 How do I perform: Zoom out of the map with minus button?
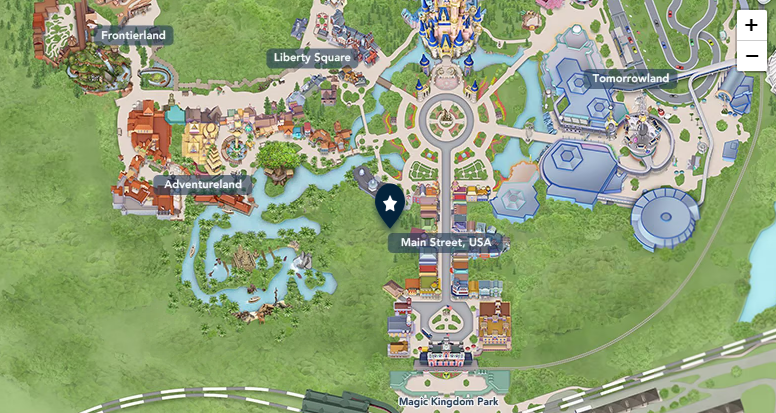(751, 56)
